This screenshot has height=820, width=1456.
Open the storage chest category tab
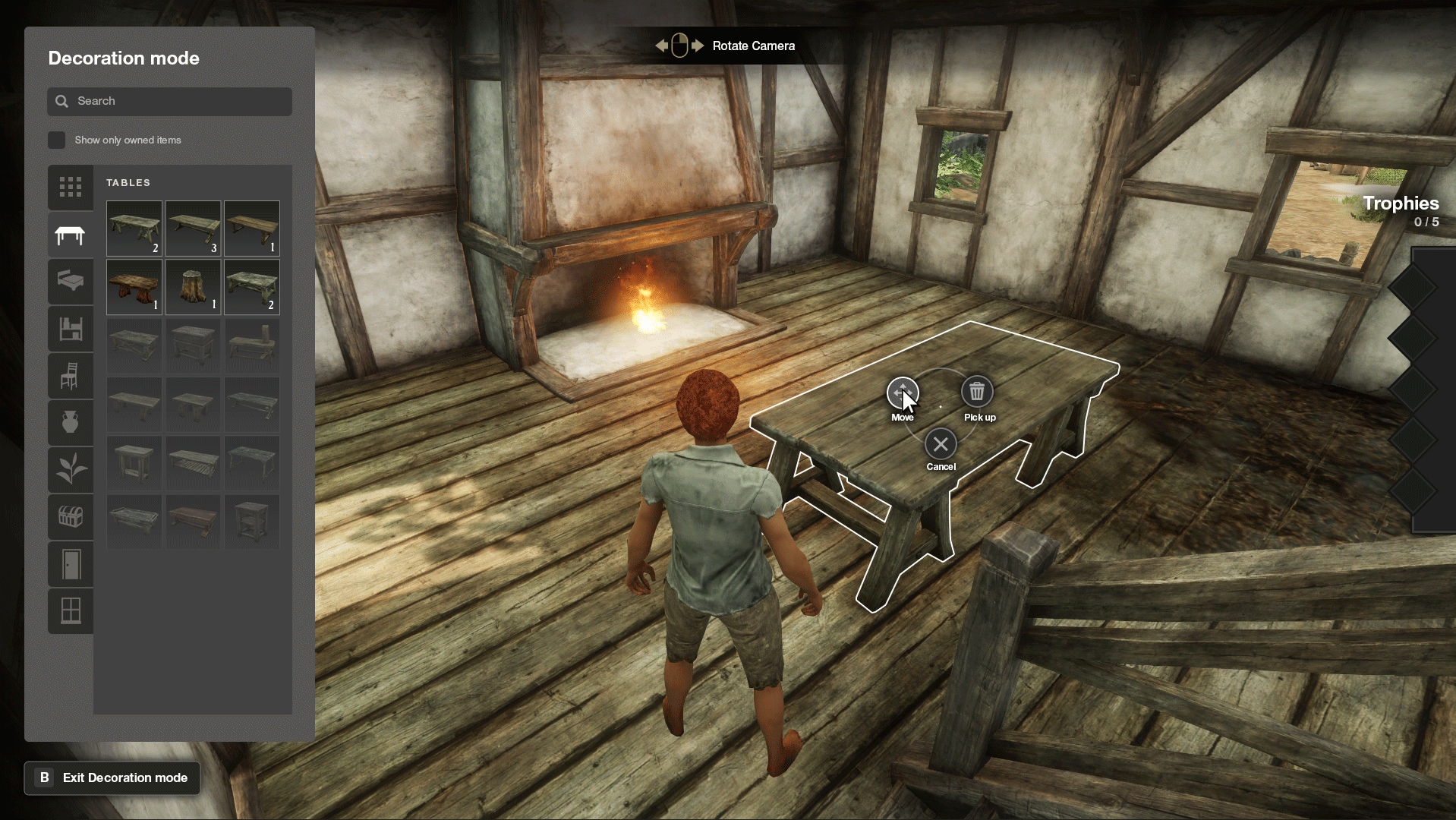(x=71, y=517)
